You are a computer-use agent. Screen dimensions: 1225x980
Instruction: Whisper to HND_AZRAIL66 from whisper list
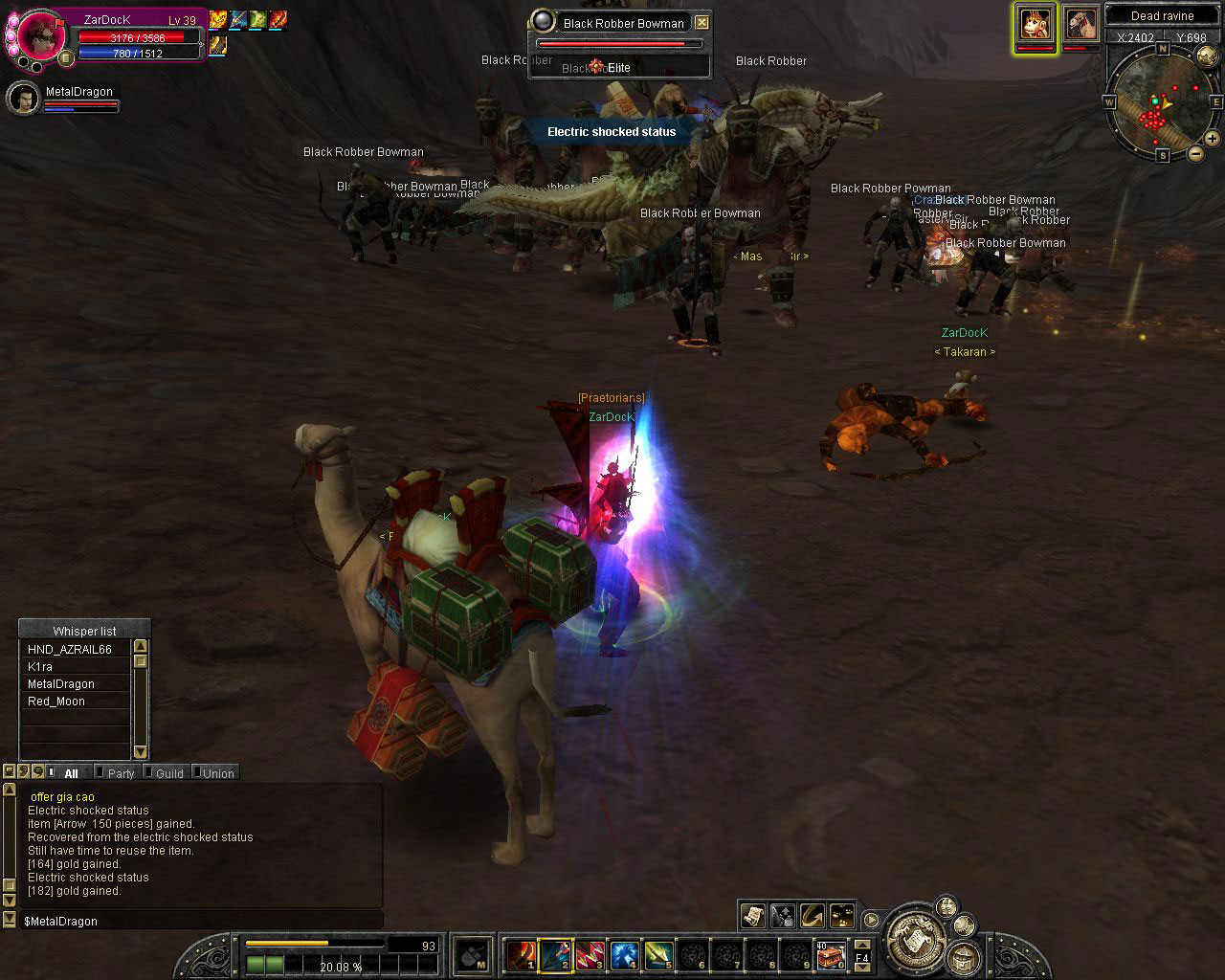(x=70, y=650)
